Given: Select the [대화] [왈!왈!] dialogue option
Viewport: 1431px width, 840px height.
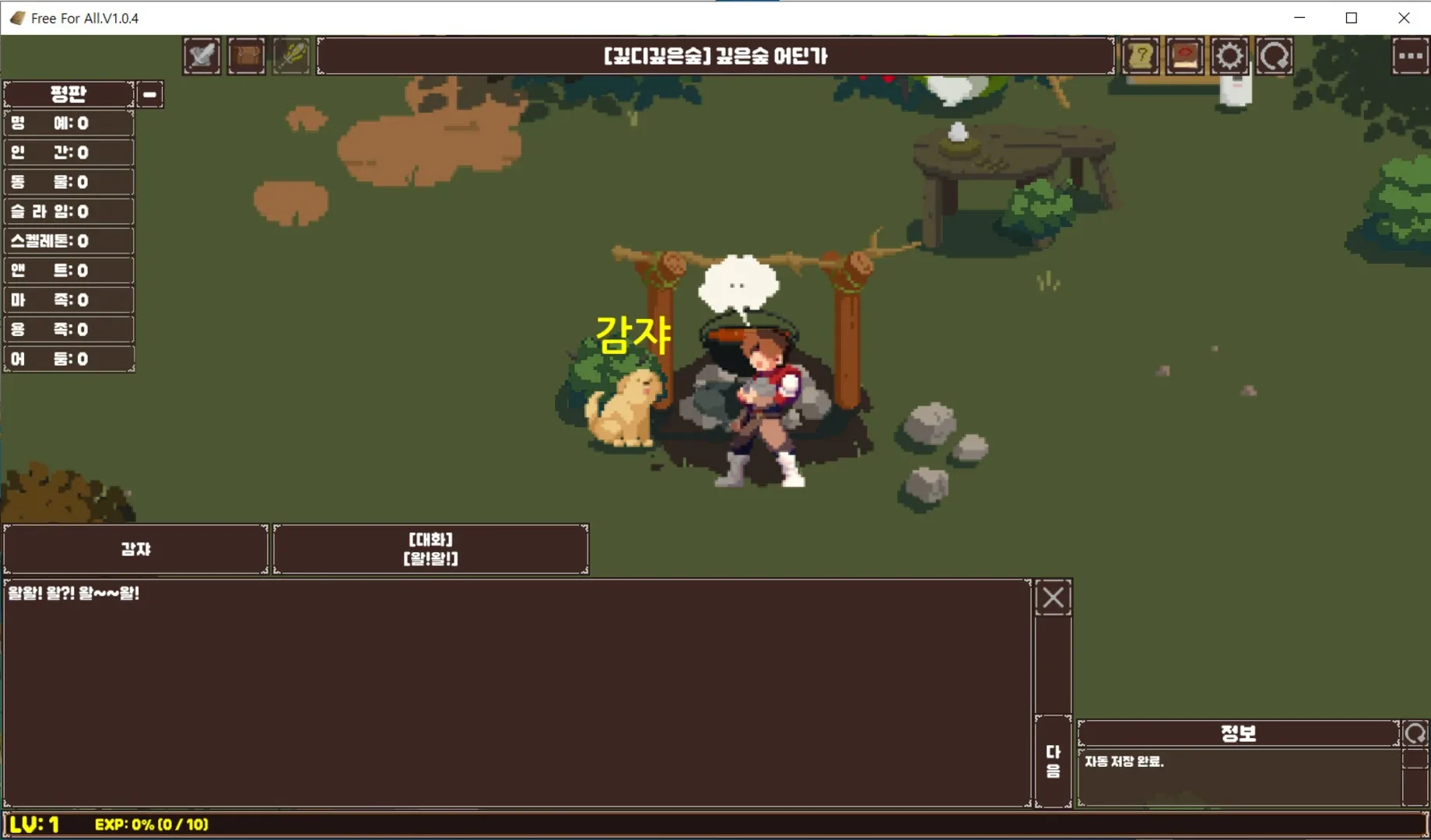Looking at the screenshot, I should point(431,548).
